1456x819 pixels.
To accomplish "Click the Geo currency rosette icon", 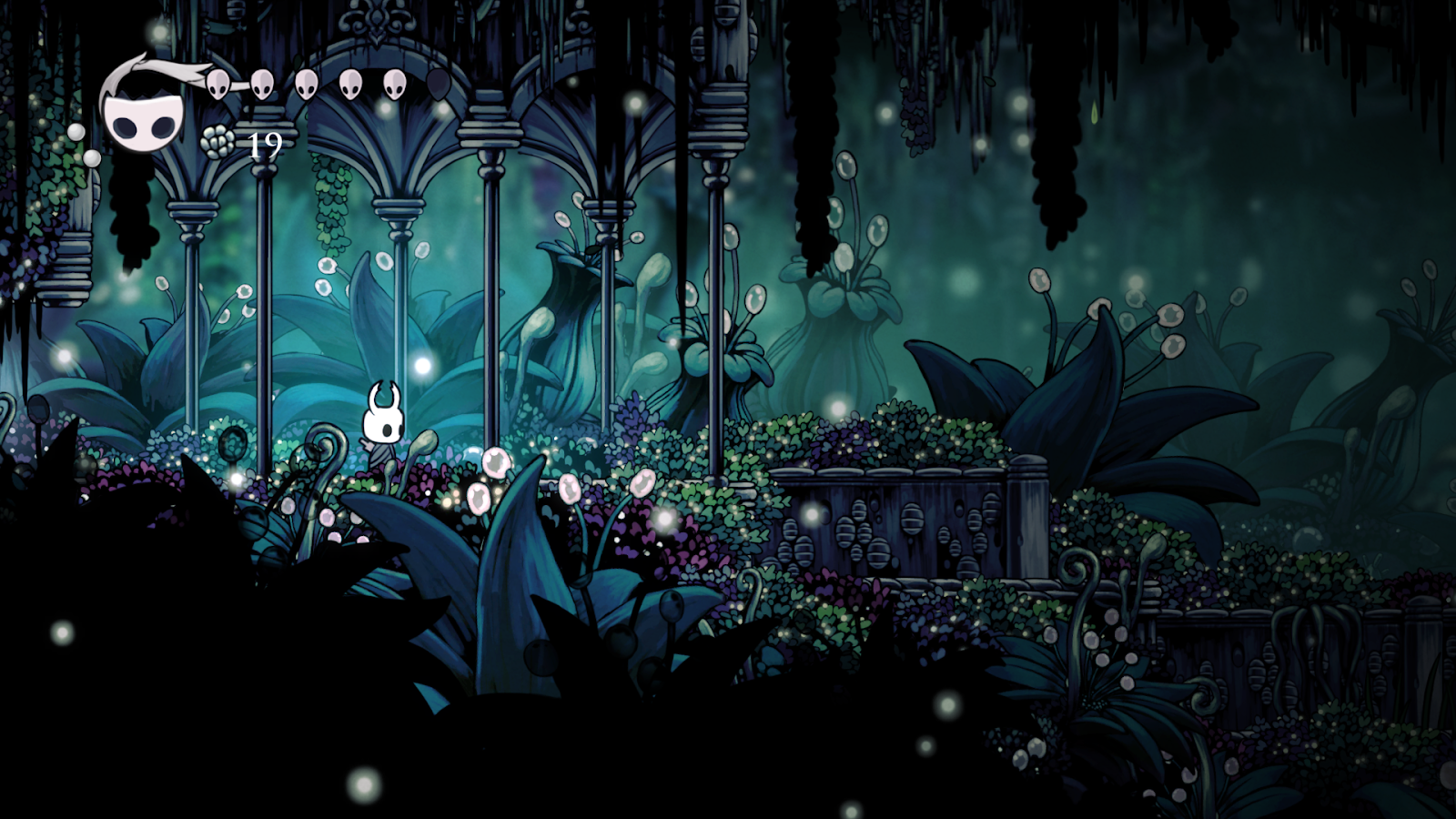I will (x=217, y=142).
